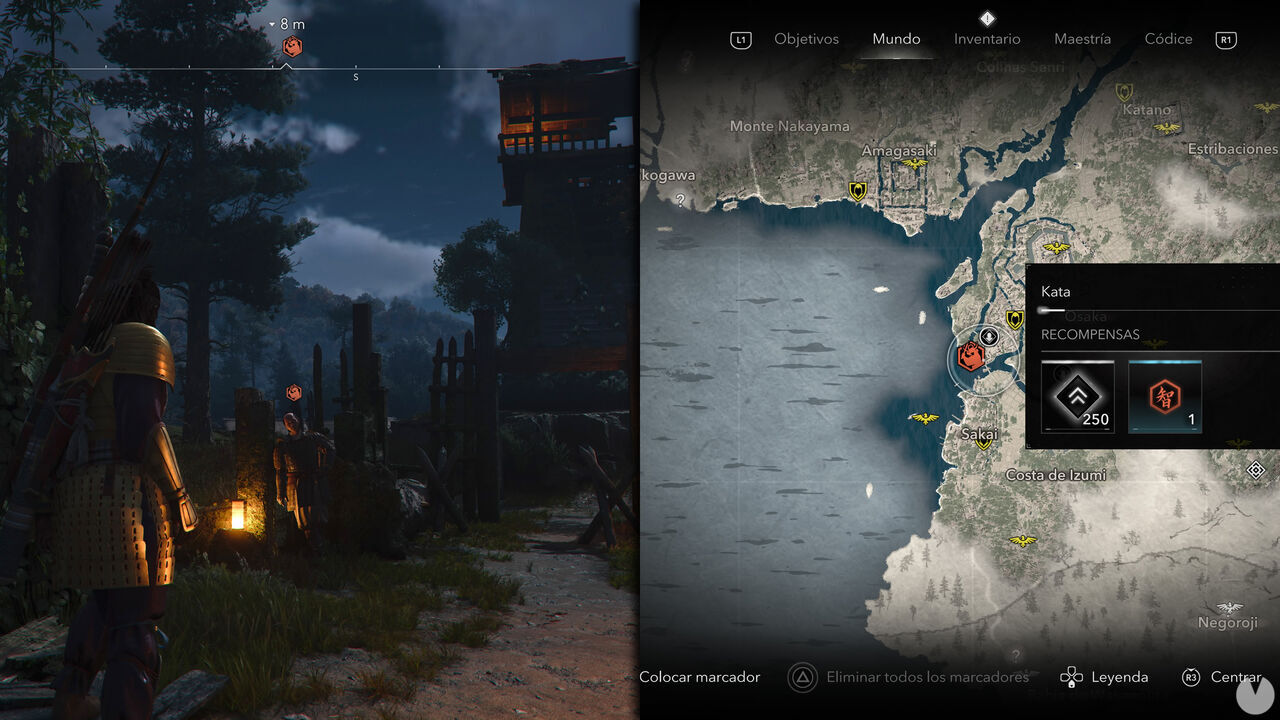The height and width of the screenshot is (720, 1280).
Task: Click the R1 shoulder button prompt icon
Action: (x=1226, y=39)
